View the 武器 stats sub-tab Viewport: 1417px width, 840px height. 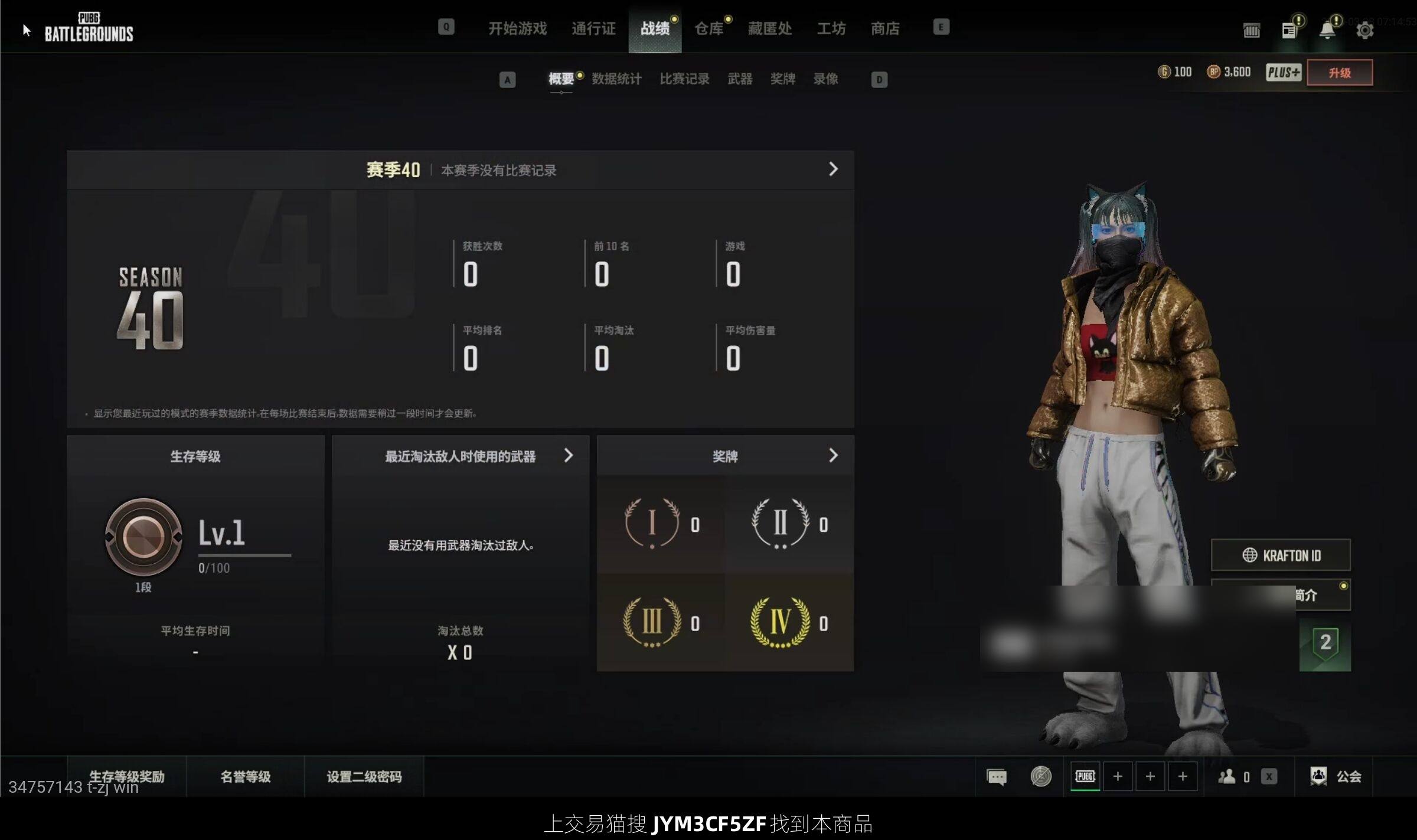pos(740,79)
